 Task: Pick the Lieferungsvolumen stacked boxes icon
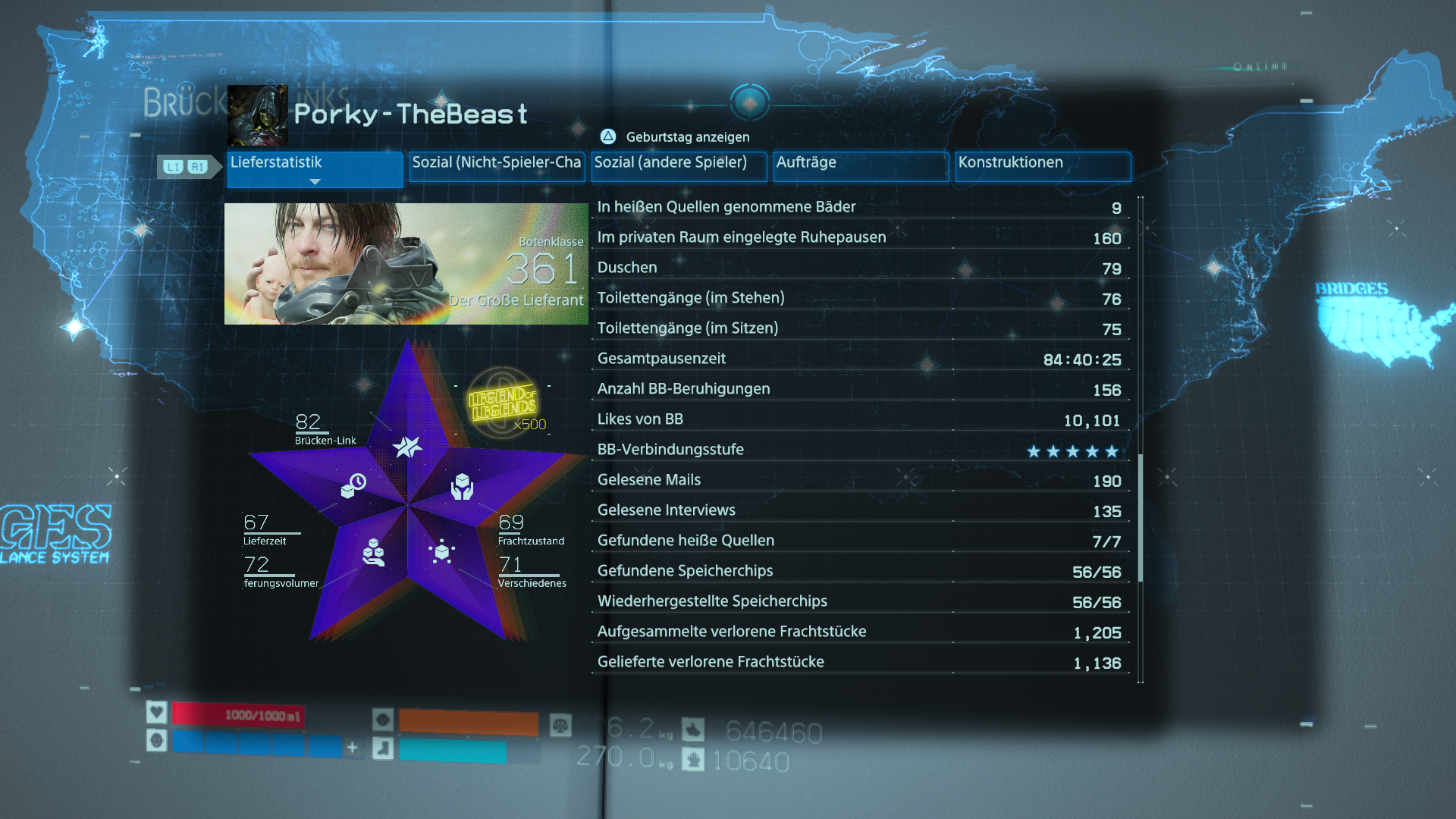(373, 552)
